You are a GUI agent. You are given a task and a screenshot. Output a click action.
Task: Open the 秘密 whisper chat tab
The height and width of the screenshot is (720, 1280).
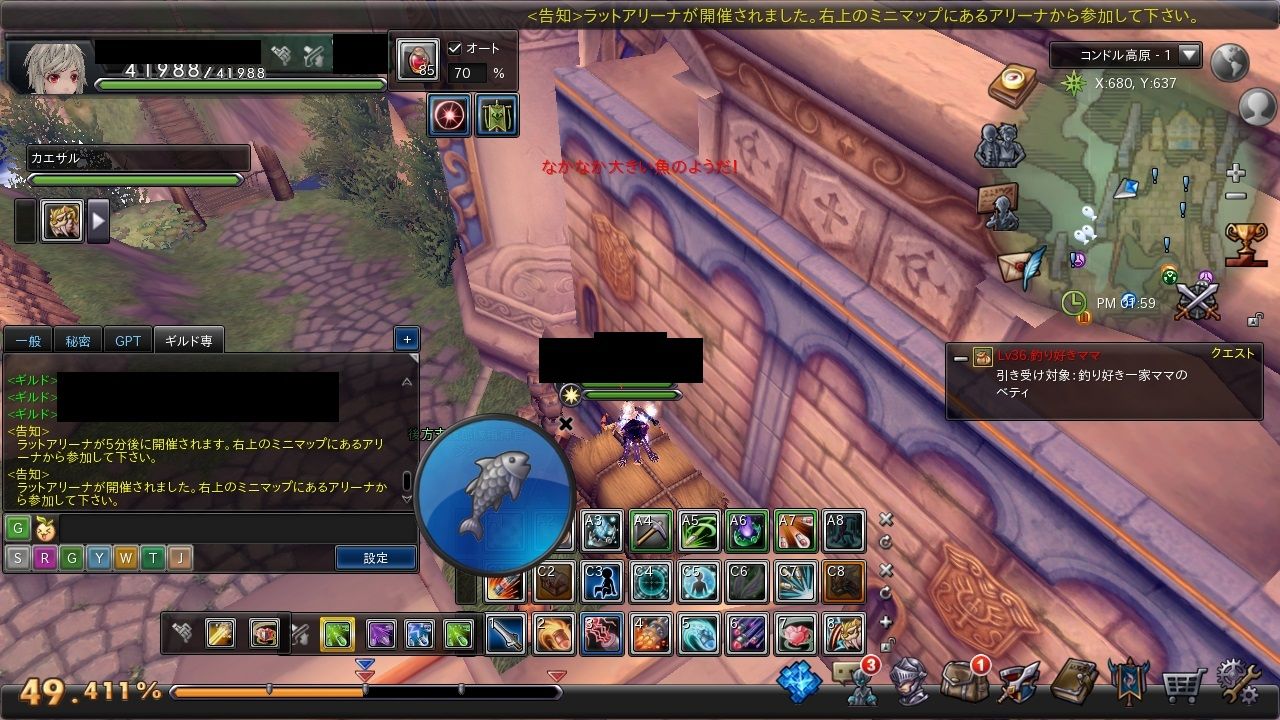click(78, 341)
